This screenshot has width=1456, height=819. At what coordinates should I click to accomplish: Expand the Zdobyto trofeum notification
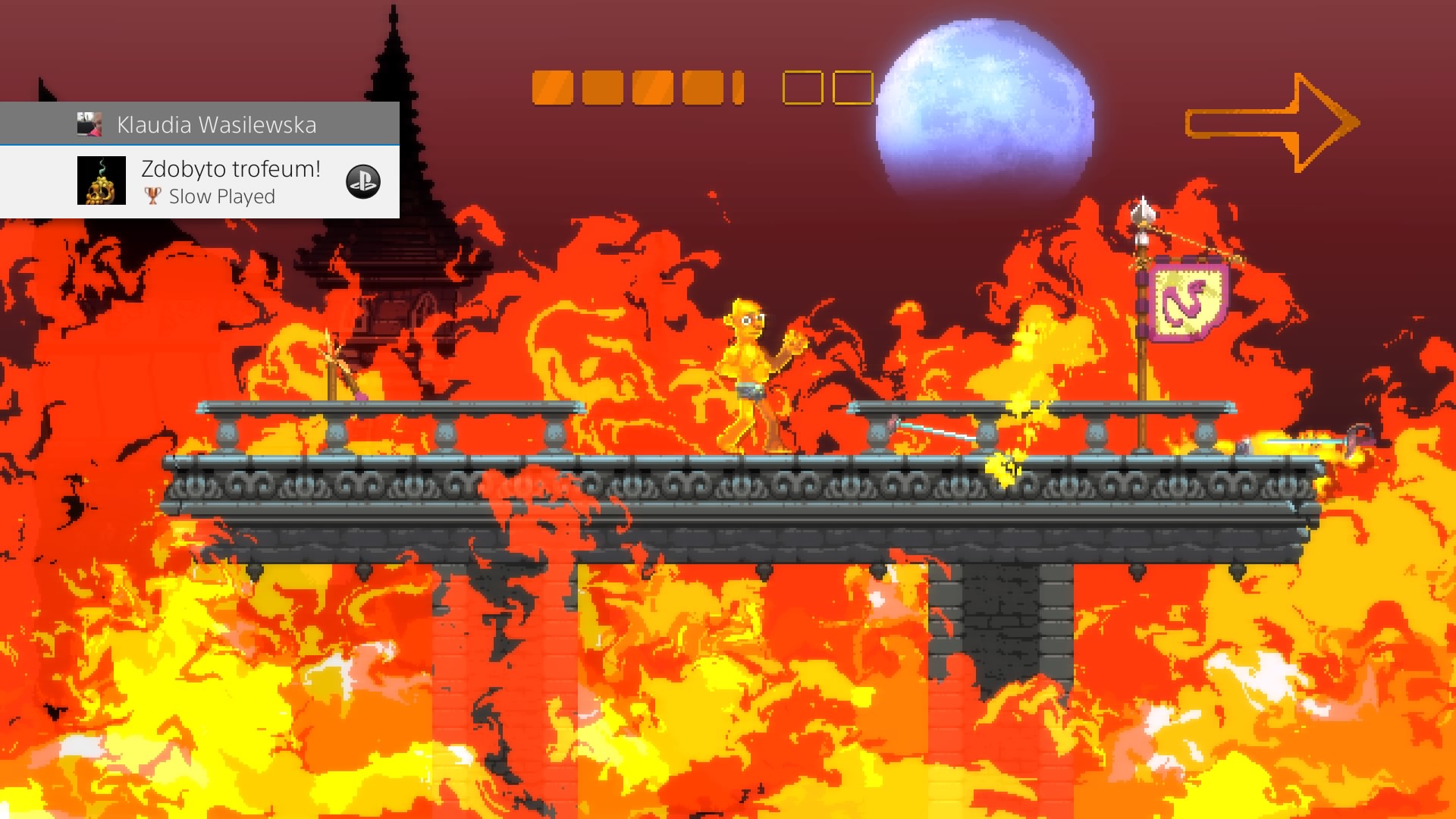coord(227,182)
